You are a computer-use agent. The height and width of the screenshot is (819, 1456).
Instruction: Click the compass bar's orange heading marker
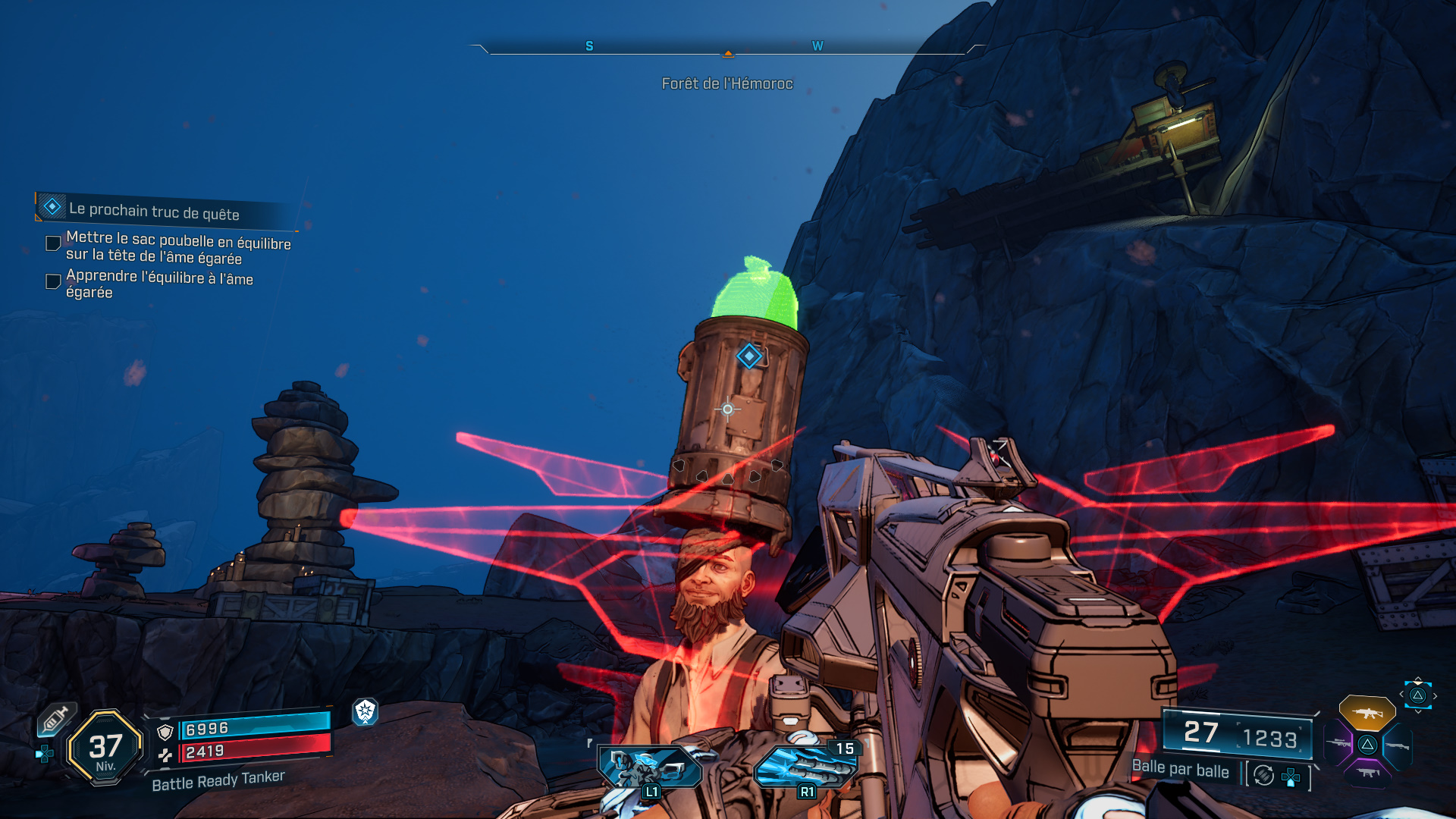click(728, 53)
